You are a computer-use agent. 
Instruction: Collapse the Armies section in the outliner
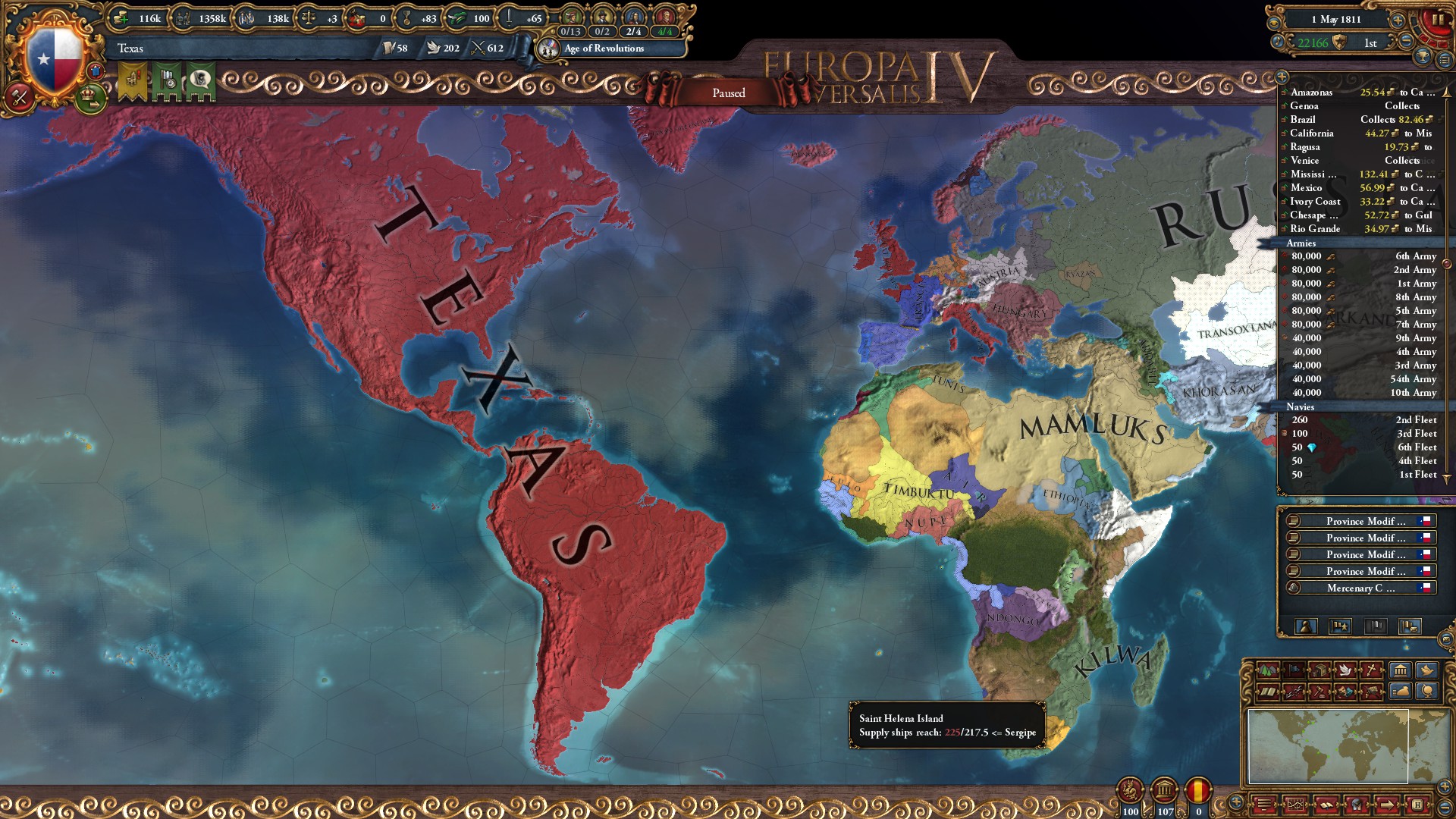pos(1301,243)
